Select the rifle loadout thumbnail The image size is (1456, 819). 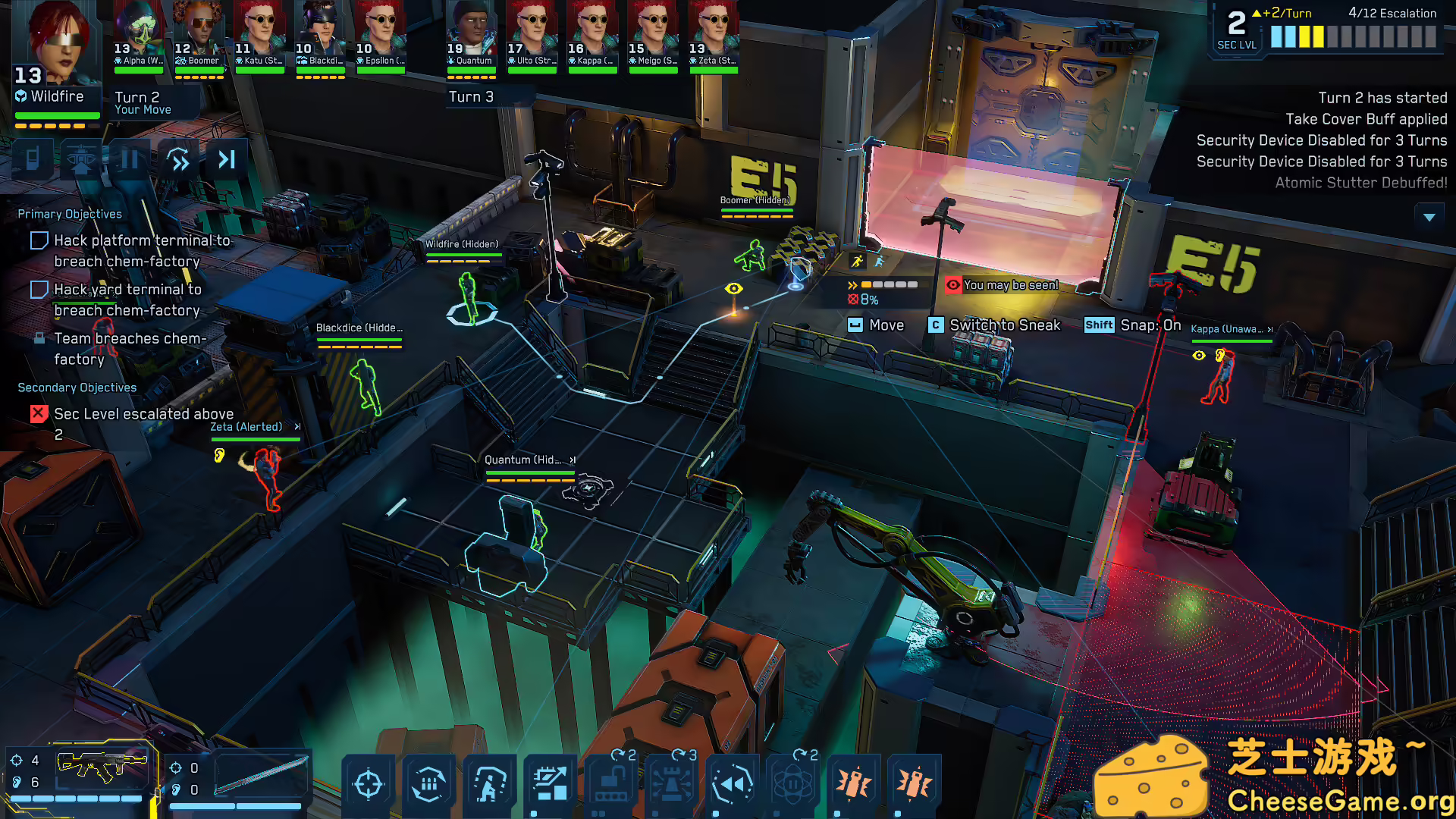(x=102, y=766)
